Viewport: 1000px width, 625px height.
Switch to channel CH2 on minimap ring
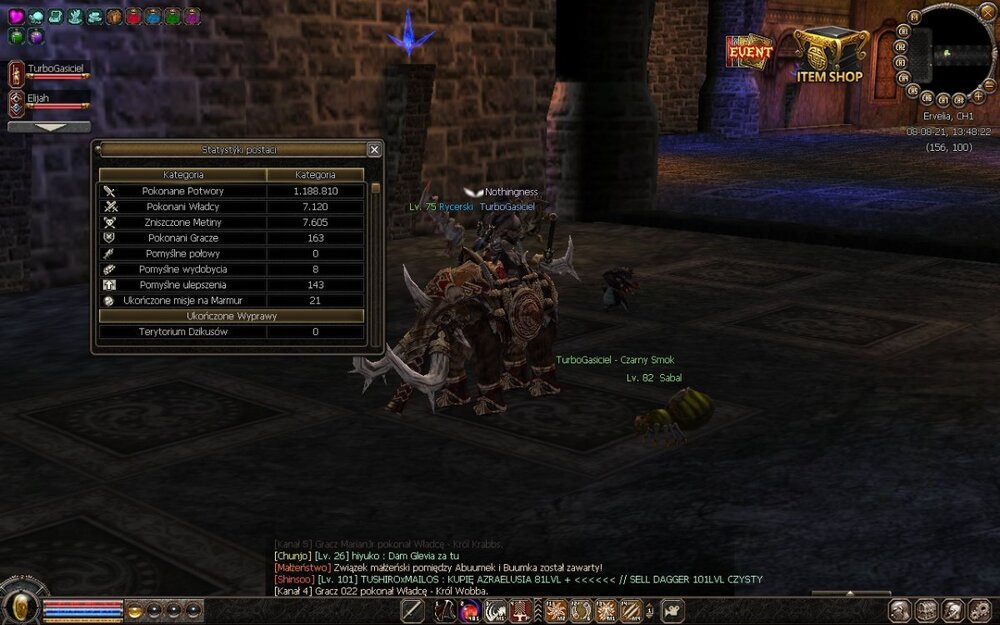[x=902, y=45]
